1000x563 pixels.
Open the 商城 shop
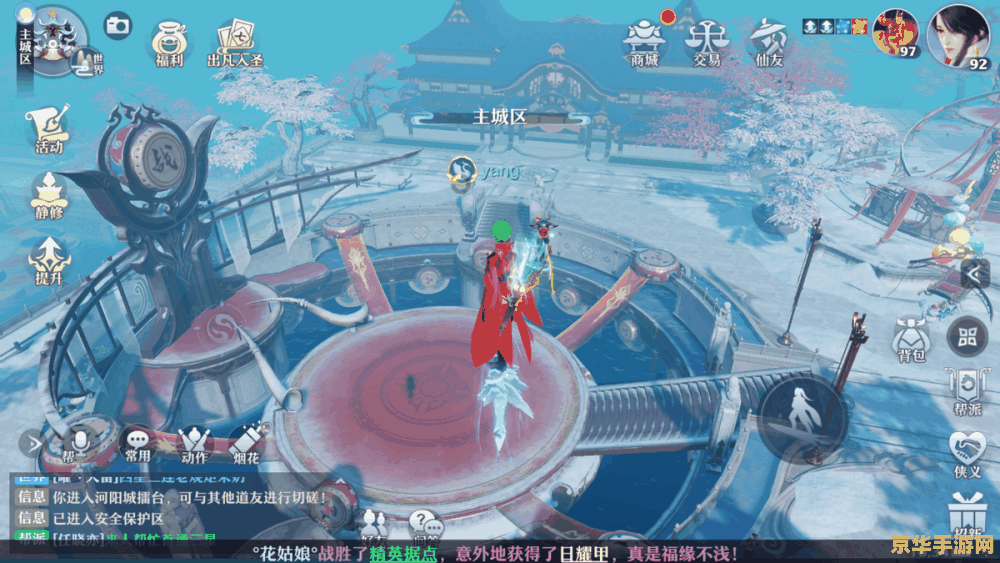(644, 41)
